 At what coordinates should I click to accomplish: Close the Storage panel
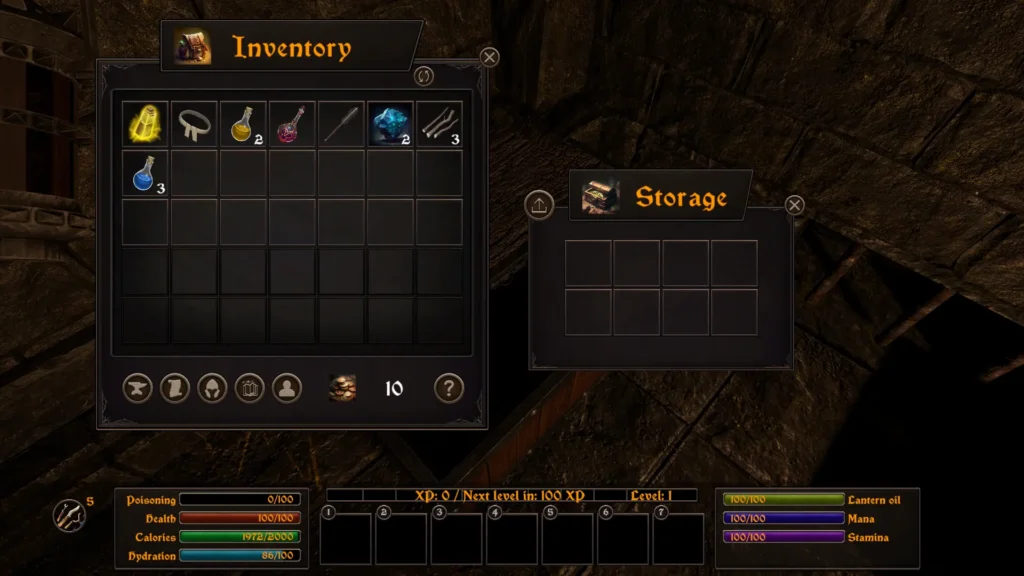[794, 205]
